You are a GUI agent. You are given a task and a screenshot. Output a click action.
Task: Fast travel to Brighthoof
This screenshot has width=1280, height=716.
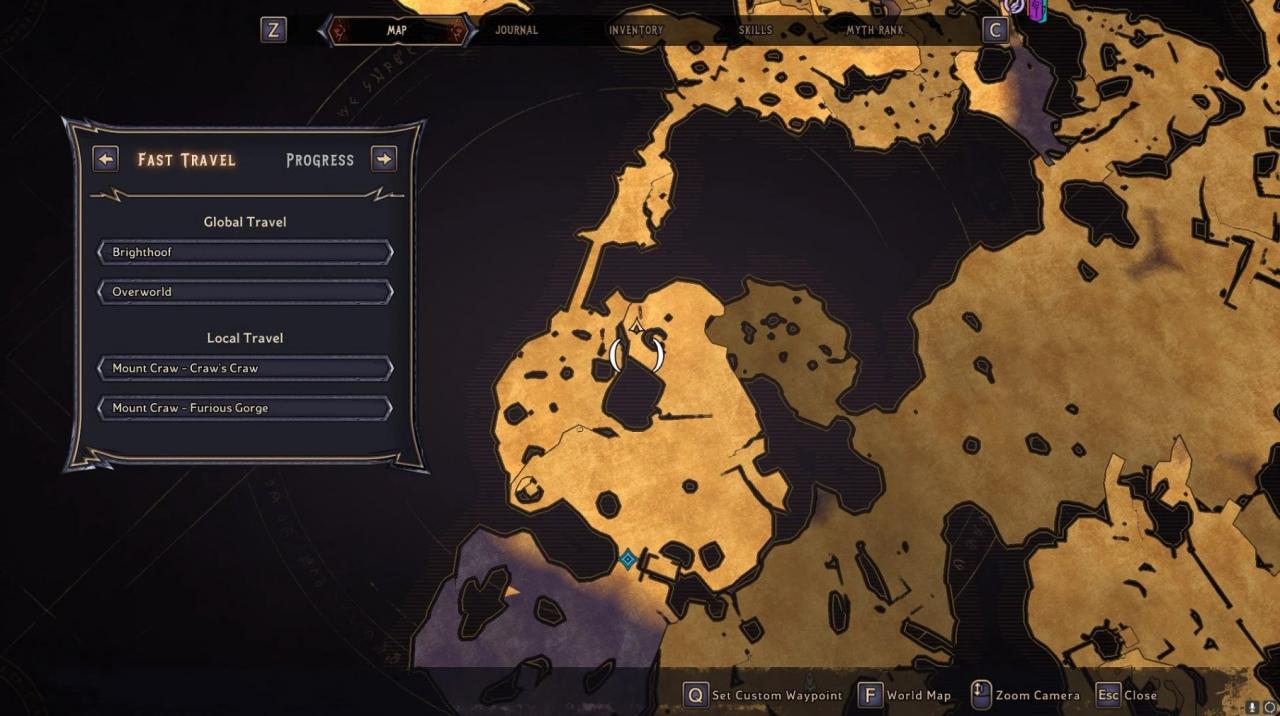(x=245, y=252)
